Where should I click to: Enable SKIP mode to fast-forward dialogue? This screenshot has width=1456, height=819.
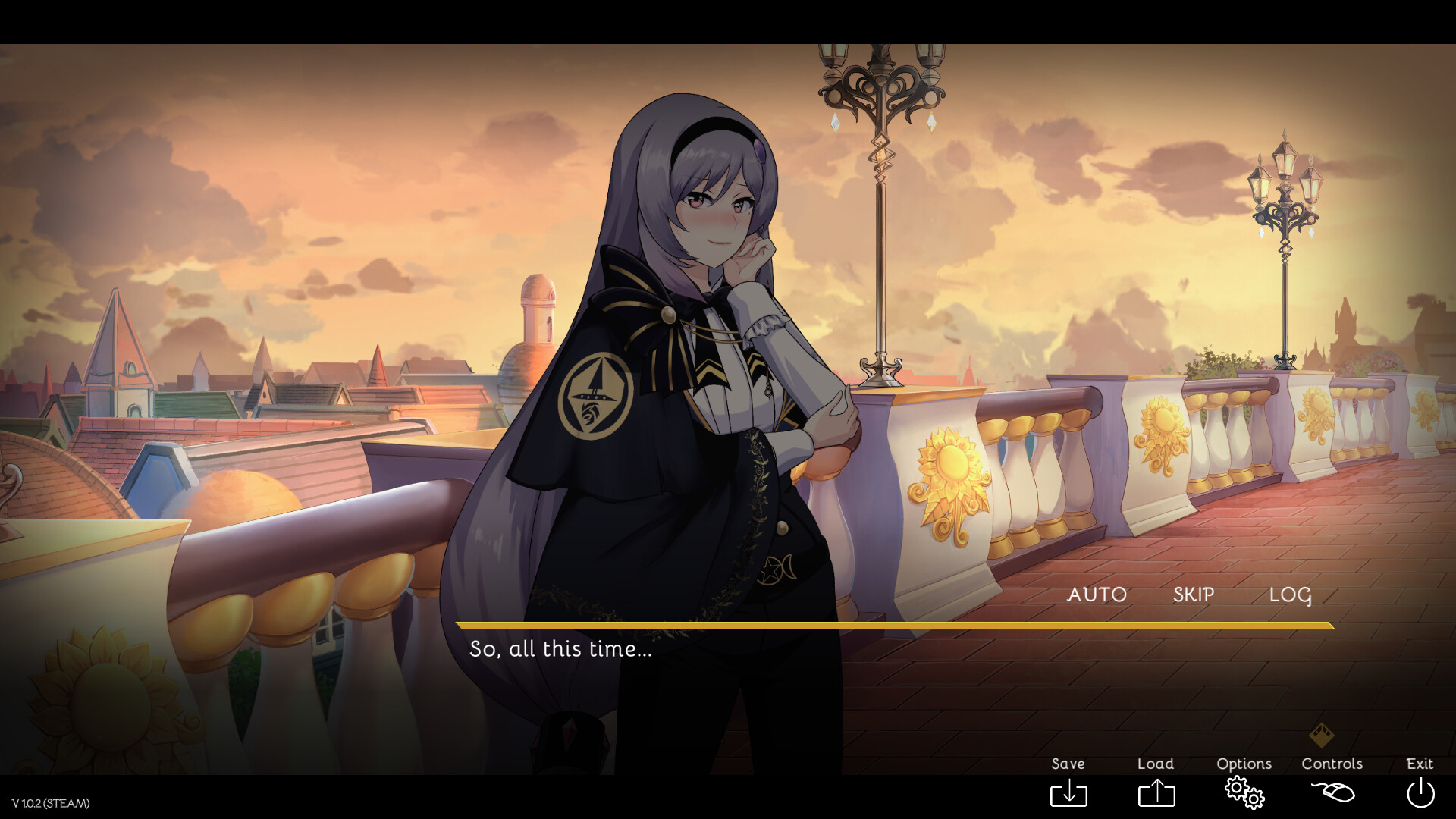[x=1192, y=595]
